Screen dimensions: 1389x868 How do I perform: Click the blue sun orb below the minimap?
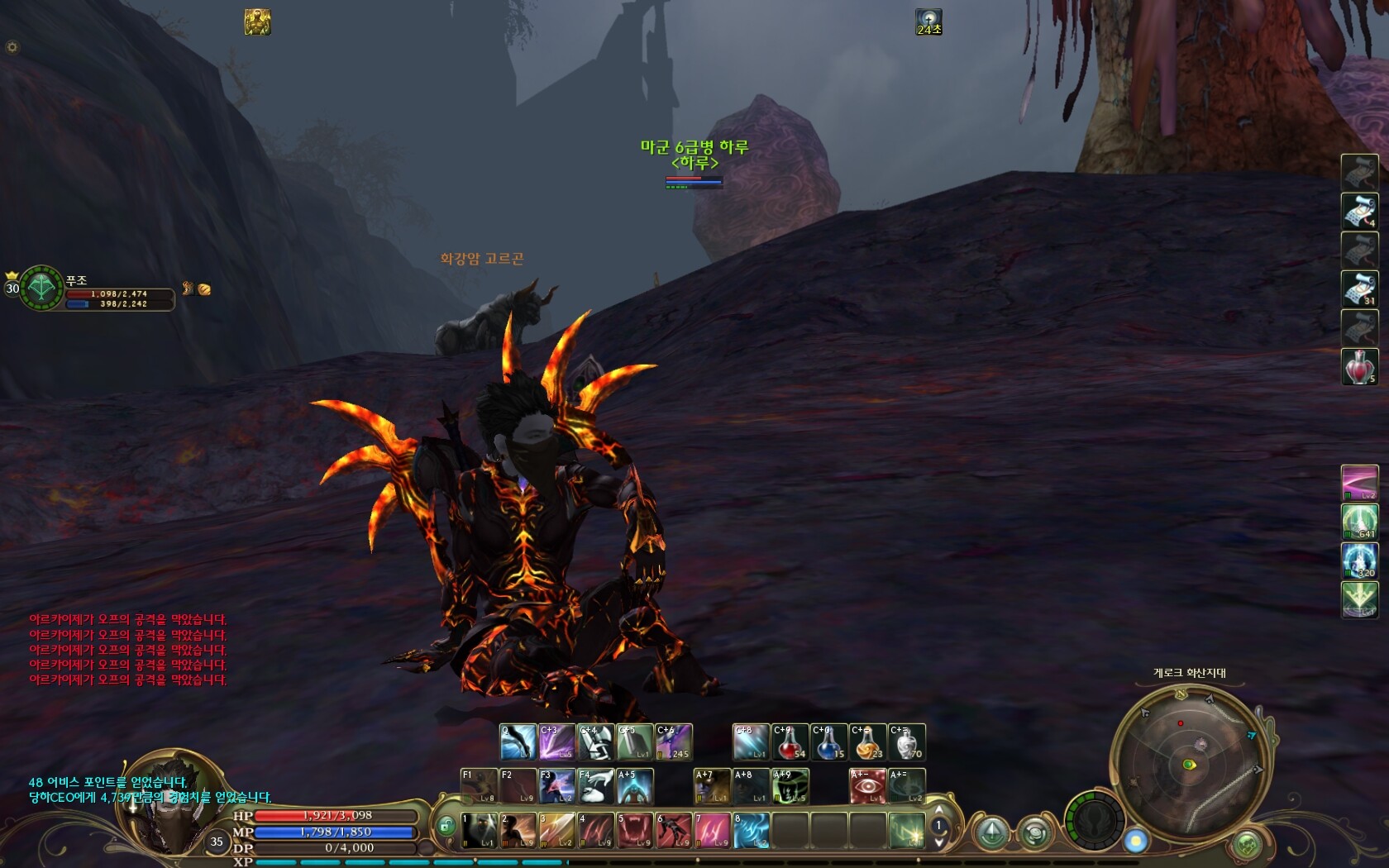pyautogui.click(x=1136, y=841)
